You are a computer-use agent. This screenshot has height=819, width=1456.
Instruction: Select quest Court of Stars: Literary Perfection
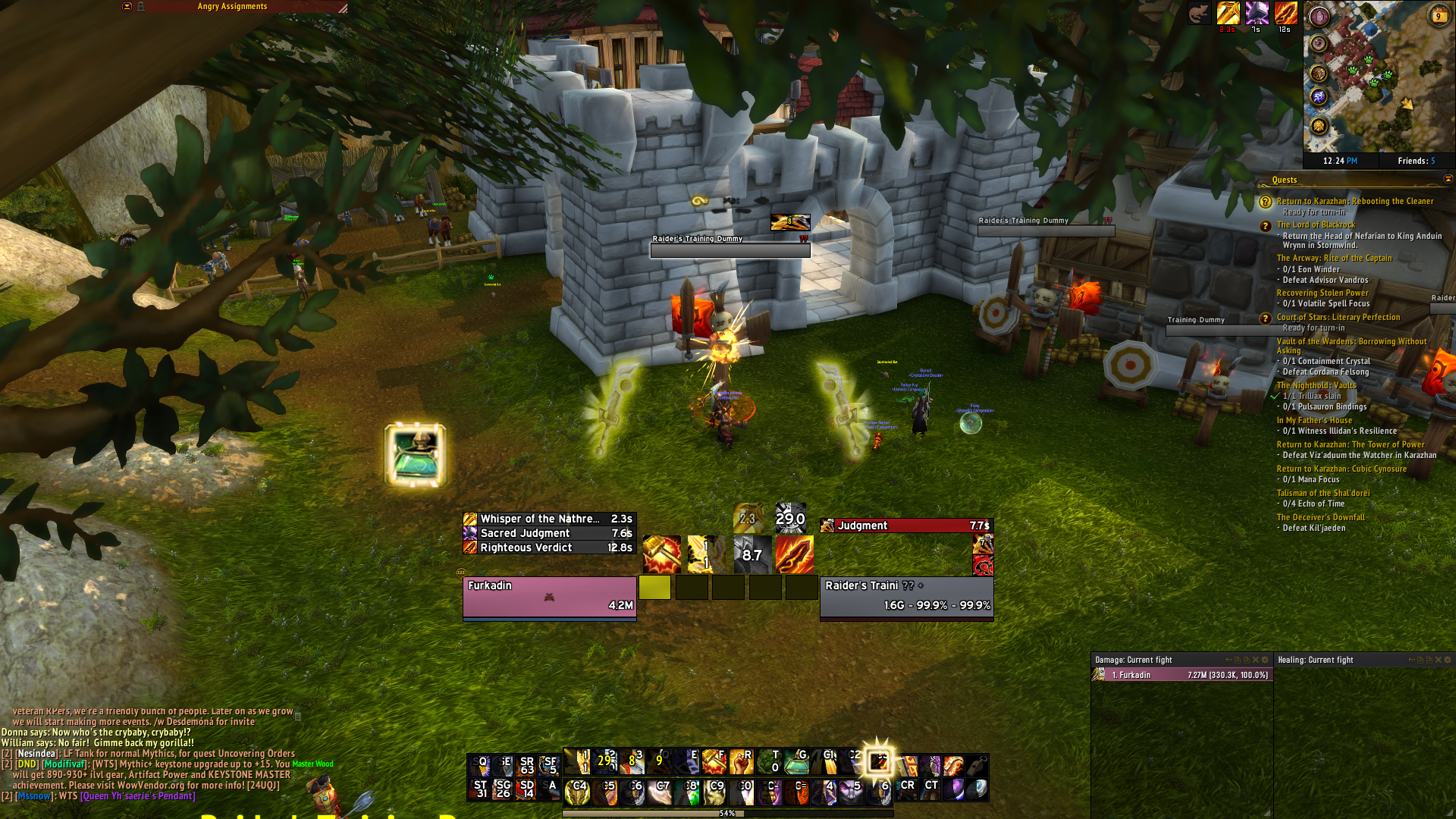coord(1338,317)
